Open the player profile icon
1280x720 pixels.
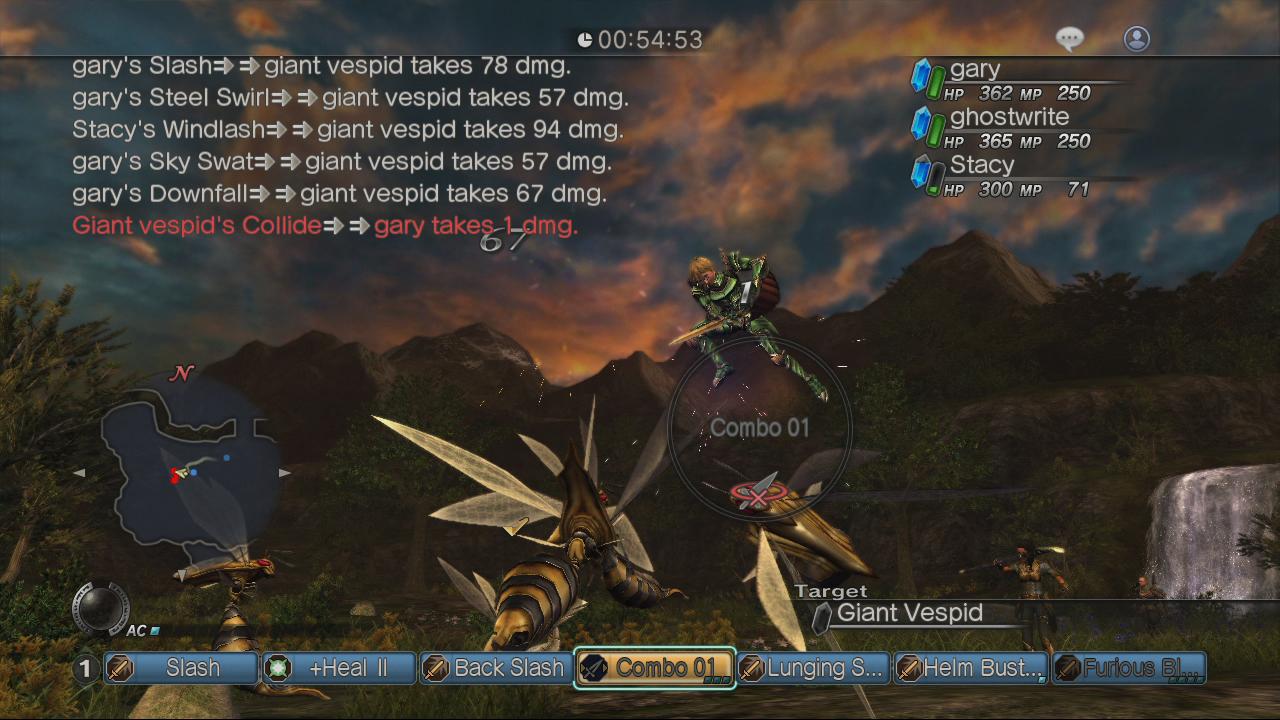[x=1136, y=37]
